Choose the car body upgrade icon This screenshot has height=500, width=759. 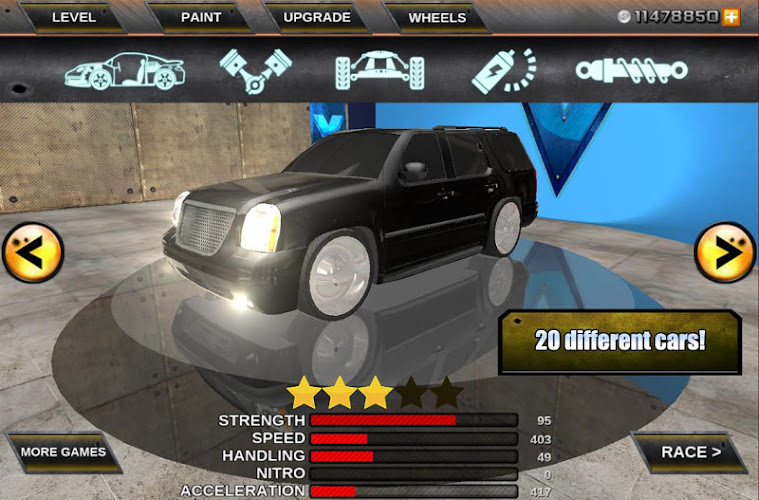[125, 70]
